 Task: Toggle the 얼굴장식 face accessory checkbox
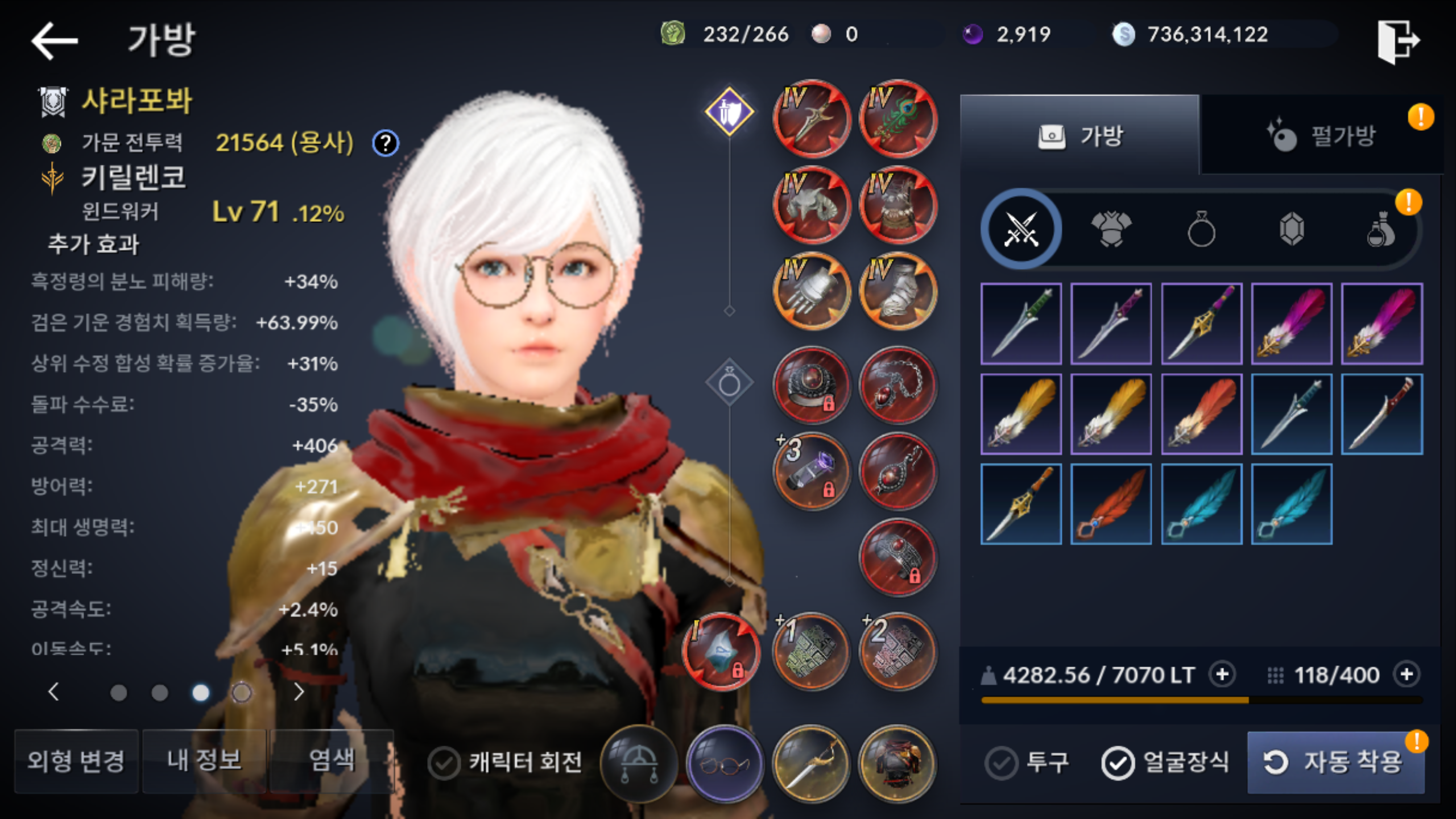click(1118, 763)
